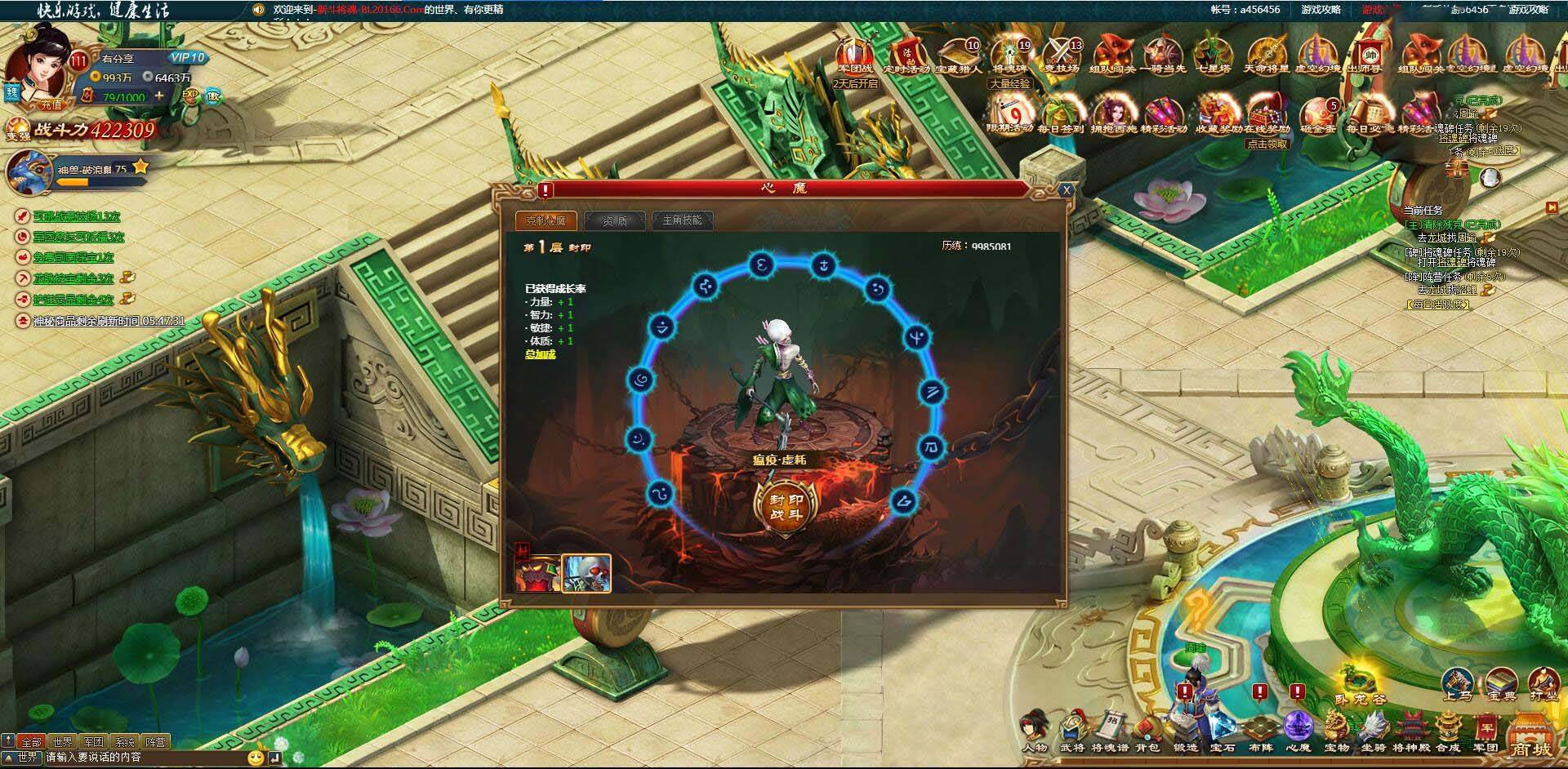The width and height of the screenshot is (1568, 769).
Task: Switch to the 主角技能 tab
Action: 684,222
